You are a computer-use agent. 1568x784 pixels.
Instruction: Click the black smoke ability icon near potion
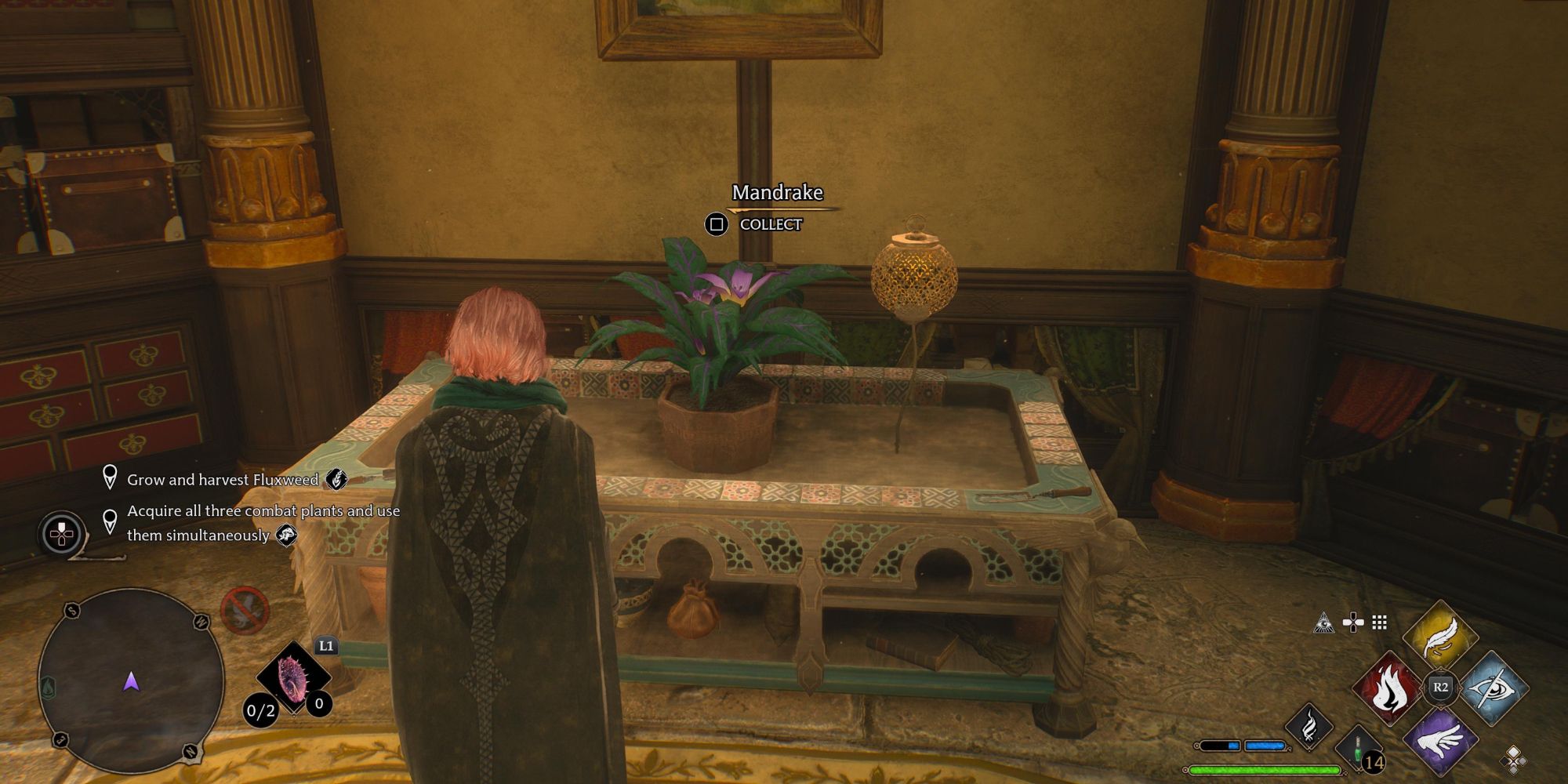1309,726
